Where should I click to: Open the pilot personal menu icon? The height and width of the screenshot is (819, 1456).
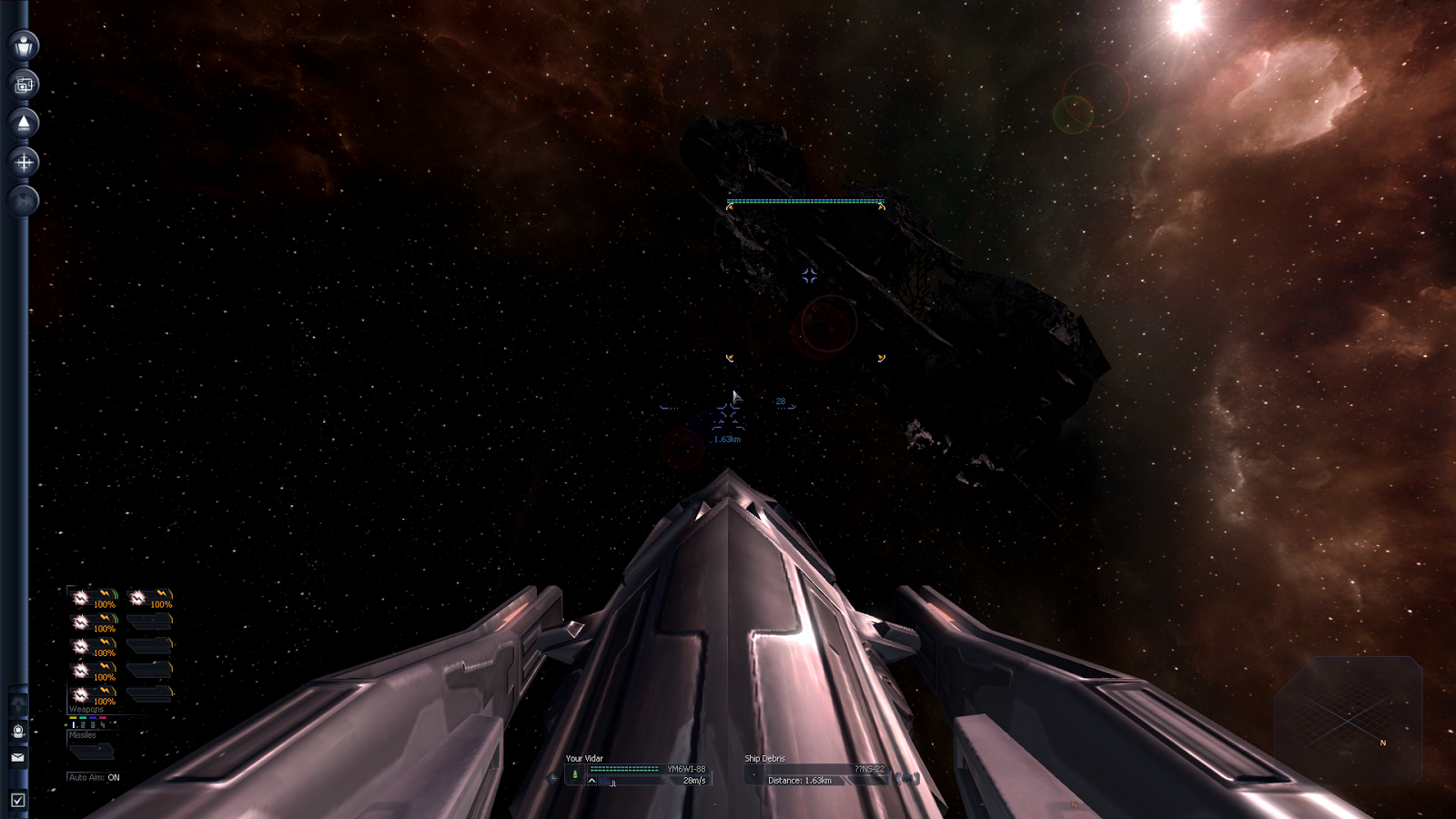click(24, 45)
